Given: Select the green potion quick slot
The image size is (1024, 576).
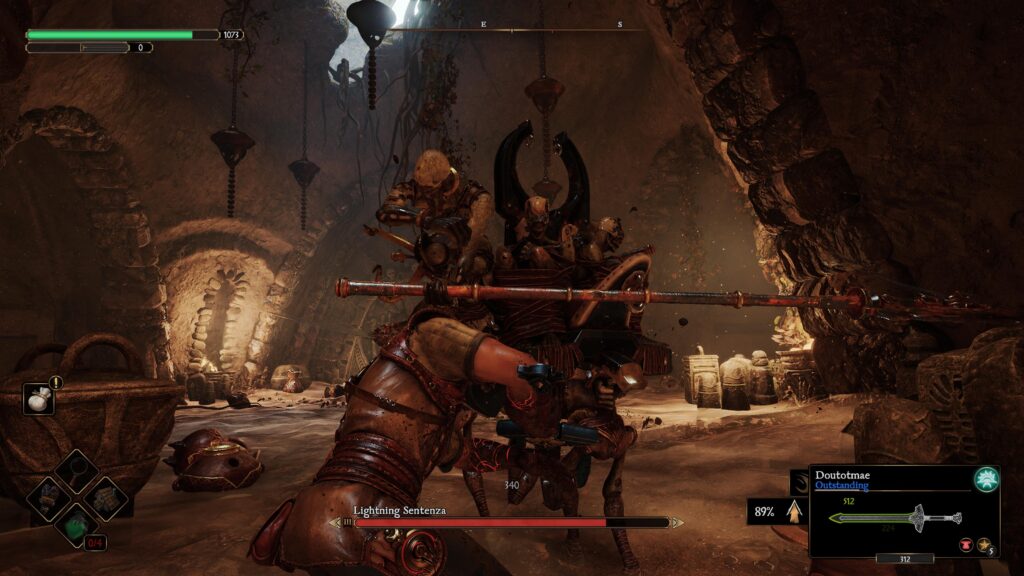Looking at the screenshot, I should point(76,524).
